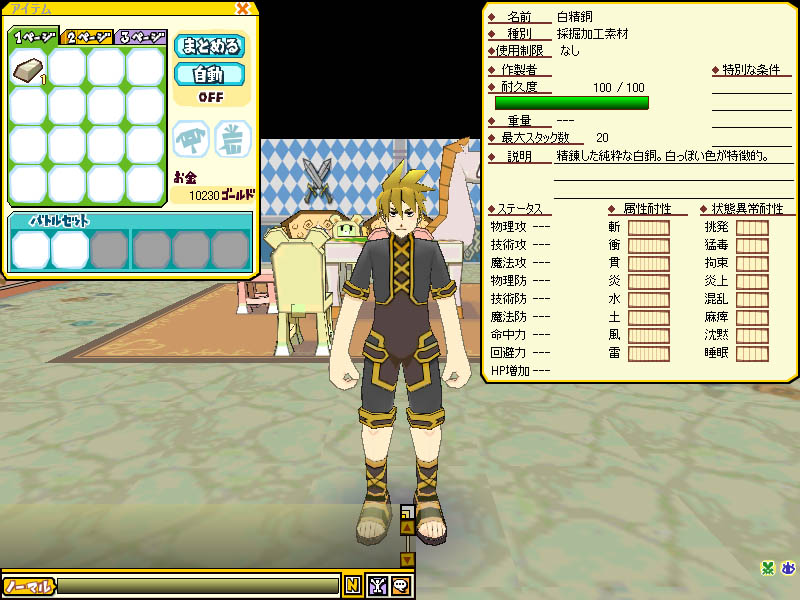Image resolution: width=800 pixels, height=600 pixels.
Task: Open the 3ページ inventory tab
Action: [x=140, y=37]
